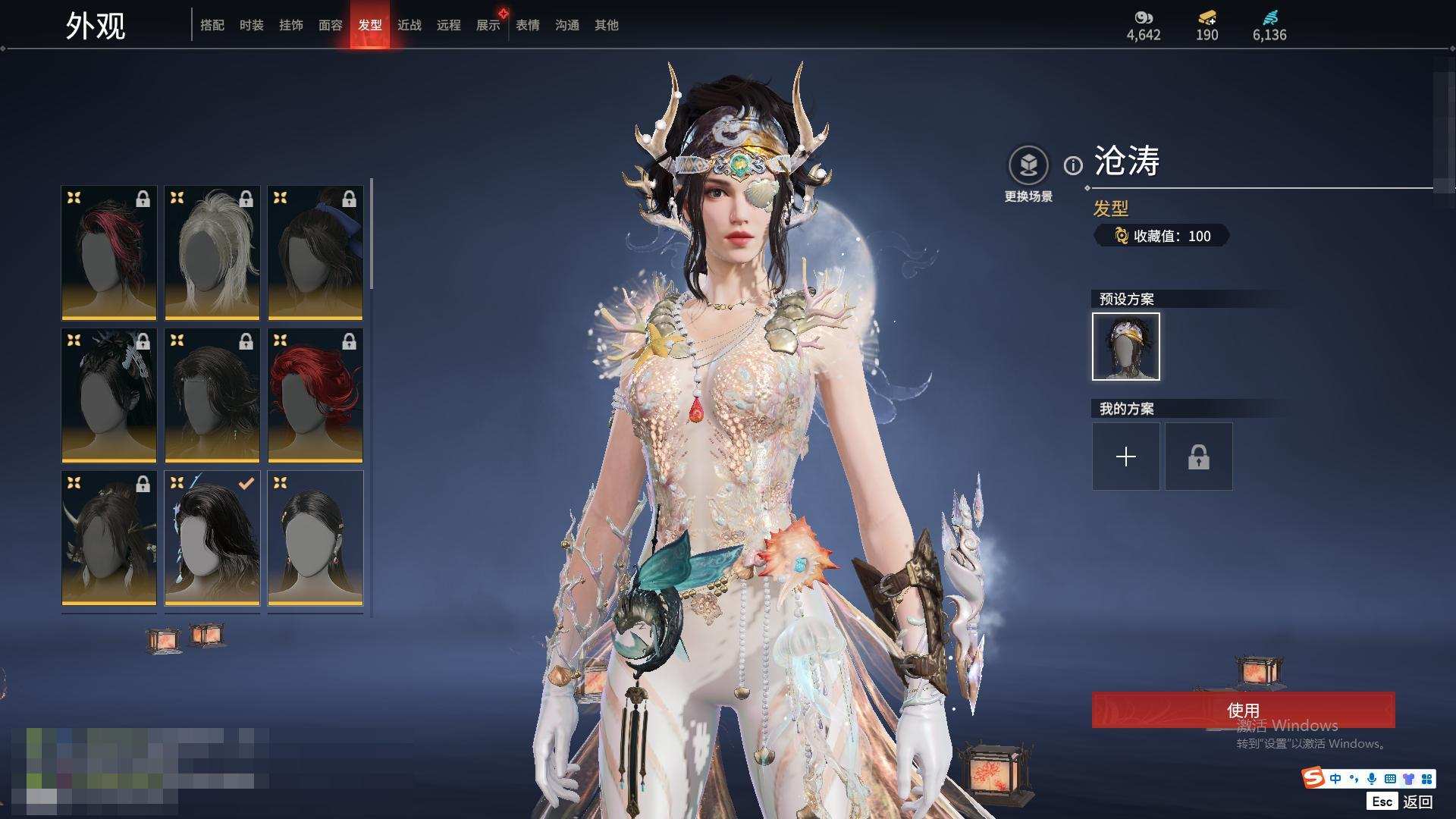Select the 挂饰 tab
The height and width of the screenshot is (819, 1456).
click(x=291, y=25)
